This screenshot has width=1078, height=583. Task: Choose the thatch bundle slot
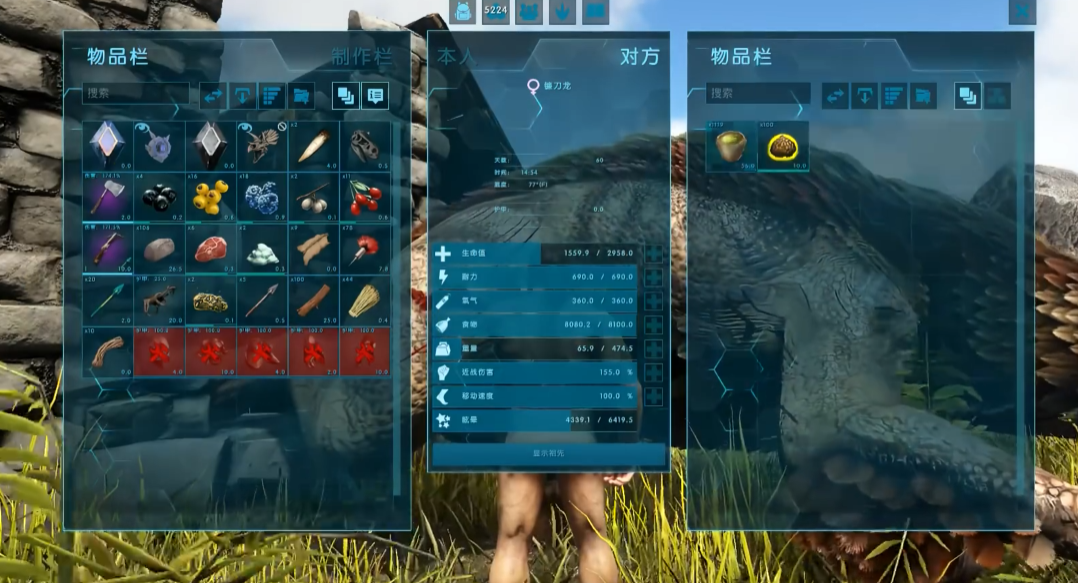(365, 299)
